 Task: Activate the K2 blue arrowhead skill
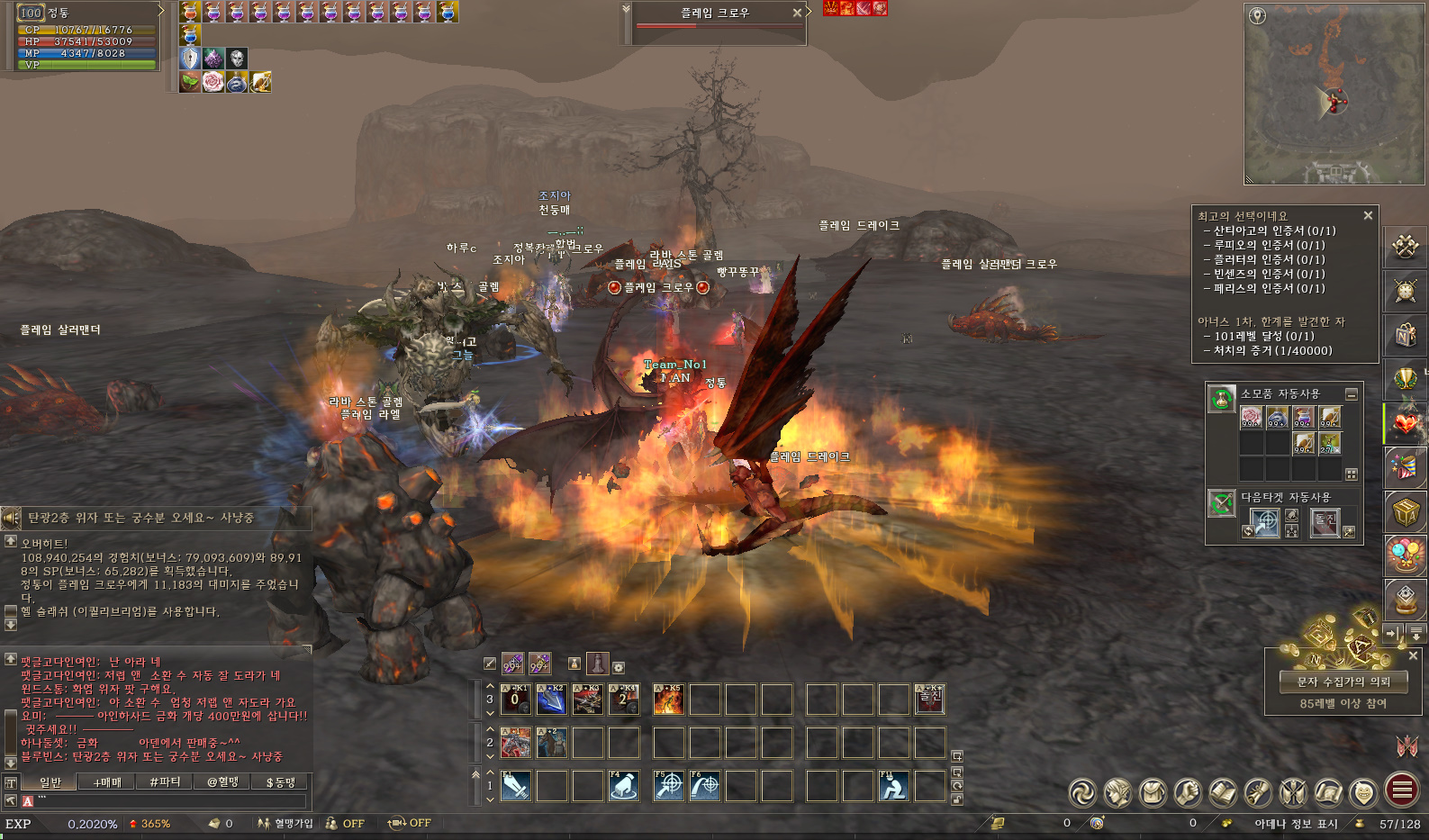pos(551,700)
